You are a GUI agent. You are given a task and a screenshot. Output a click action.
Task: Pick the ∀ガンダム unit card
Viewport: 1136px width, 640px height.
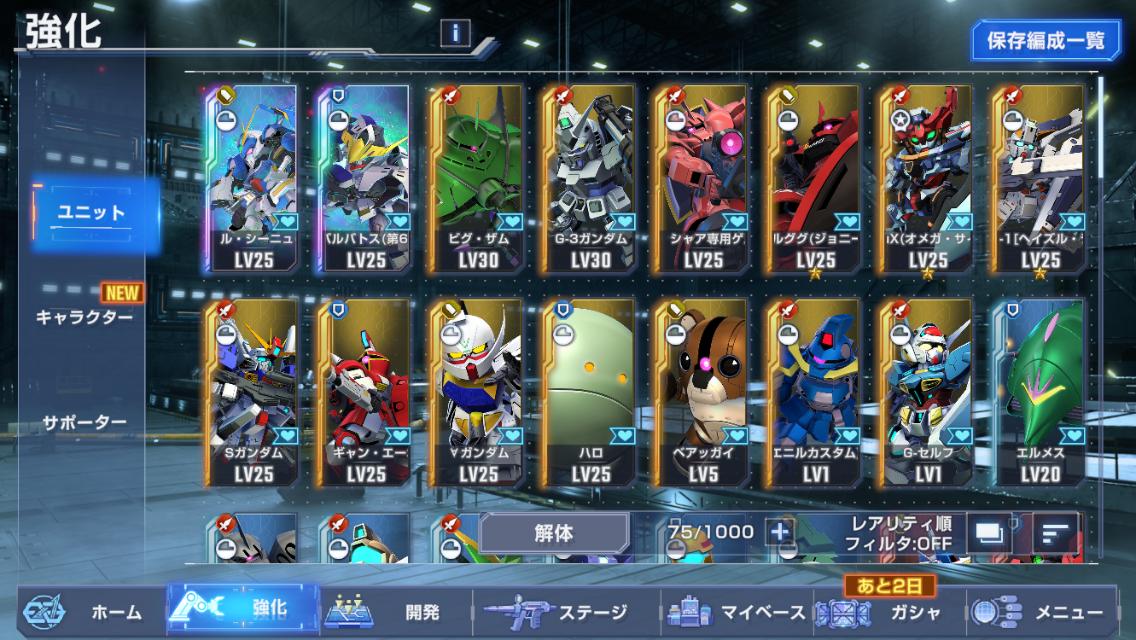click(x=479, y=391)
